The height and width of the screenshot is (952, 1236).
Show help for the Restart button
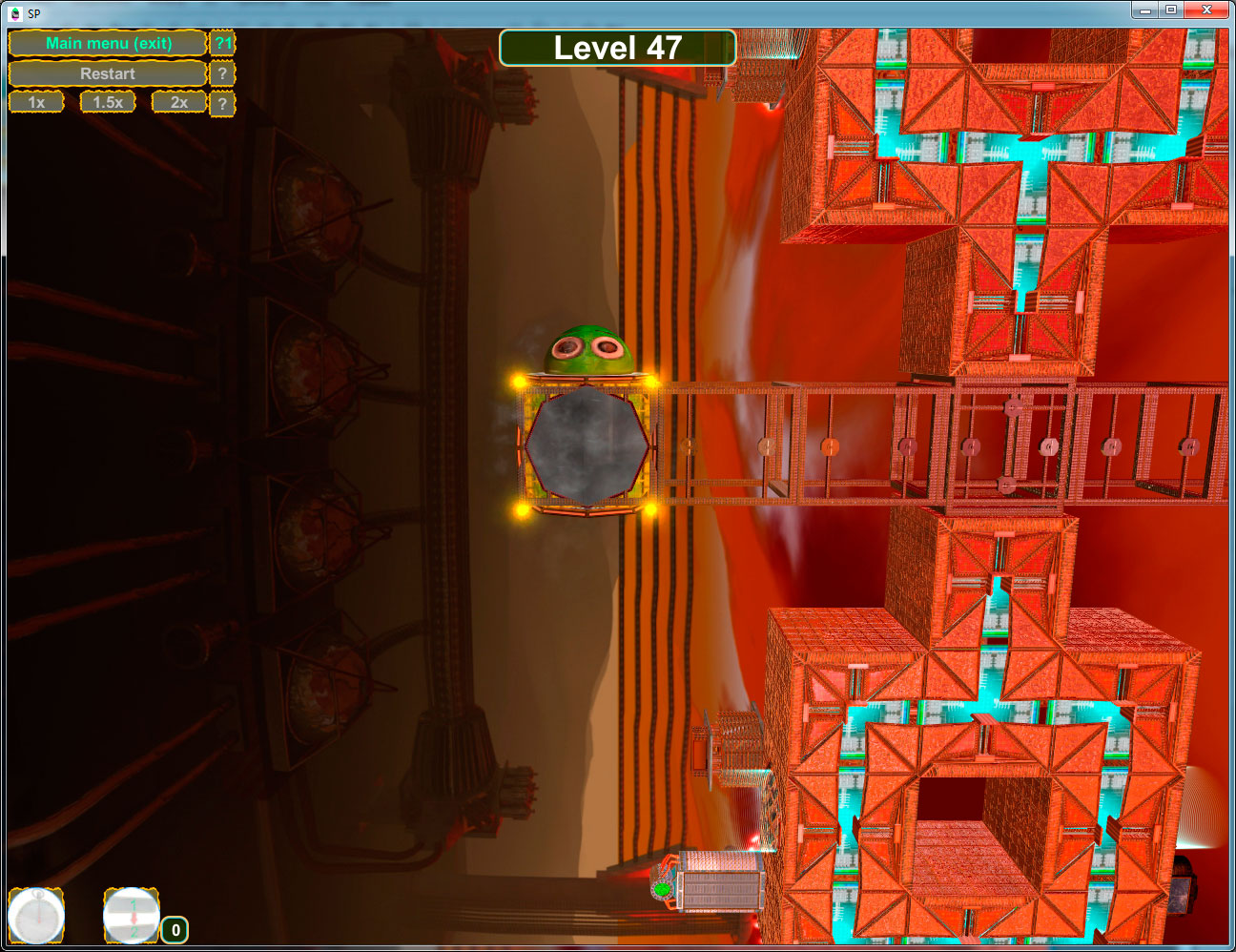[222, 73]
